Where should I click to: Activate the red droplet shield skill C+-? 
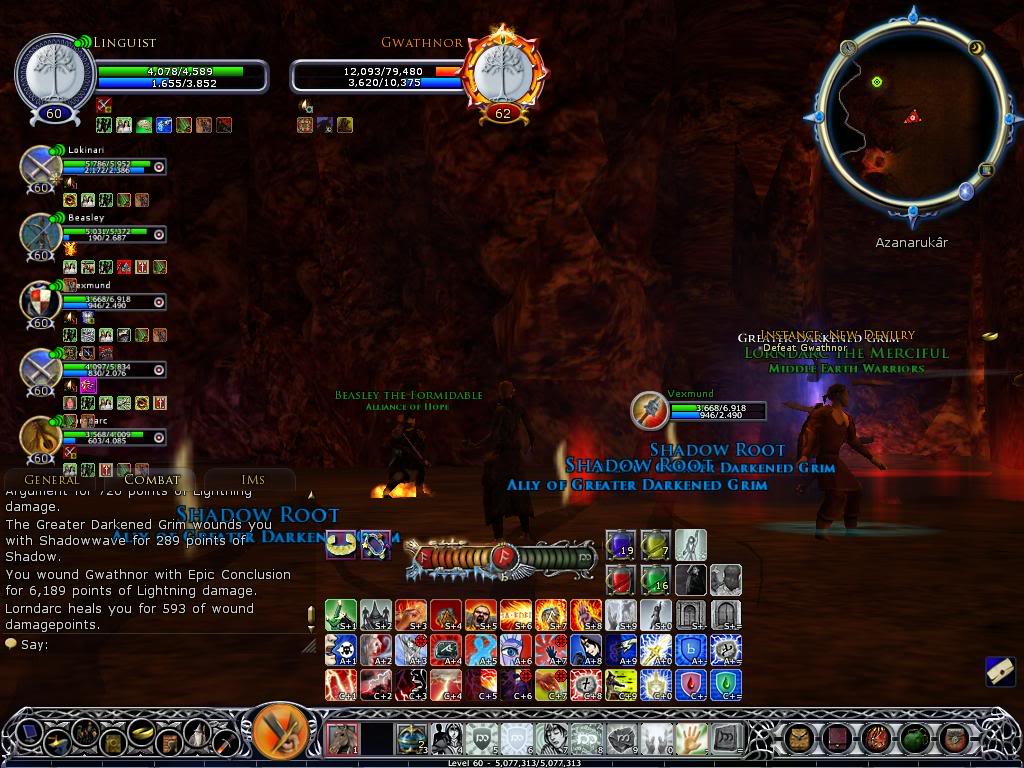690,684
